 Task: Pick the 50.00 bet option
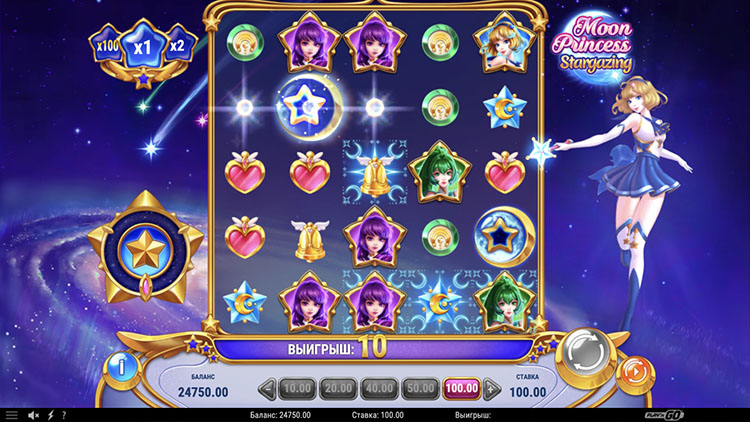419,386
